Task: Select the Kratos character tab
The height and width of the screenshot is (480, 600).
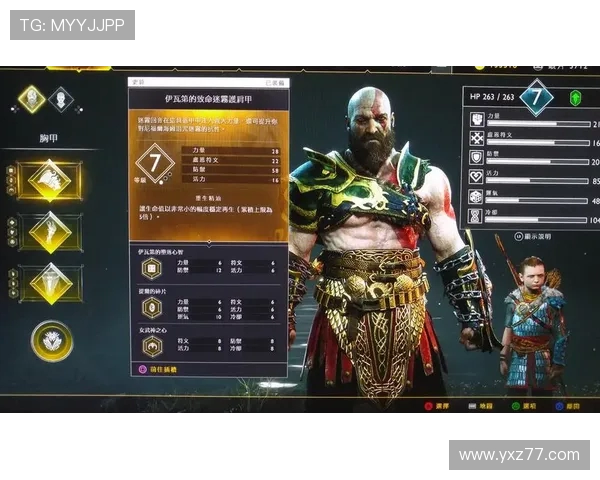Action: [x=32, y=98]
